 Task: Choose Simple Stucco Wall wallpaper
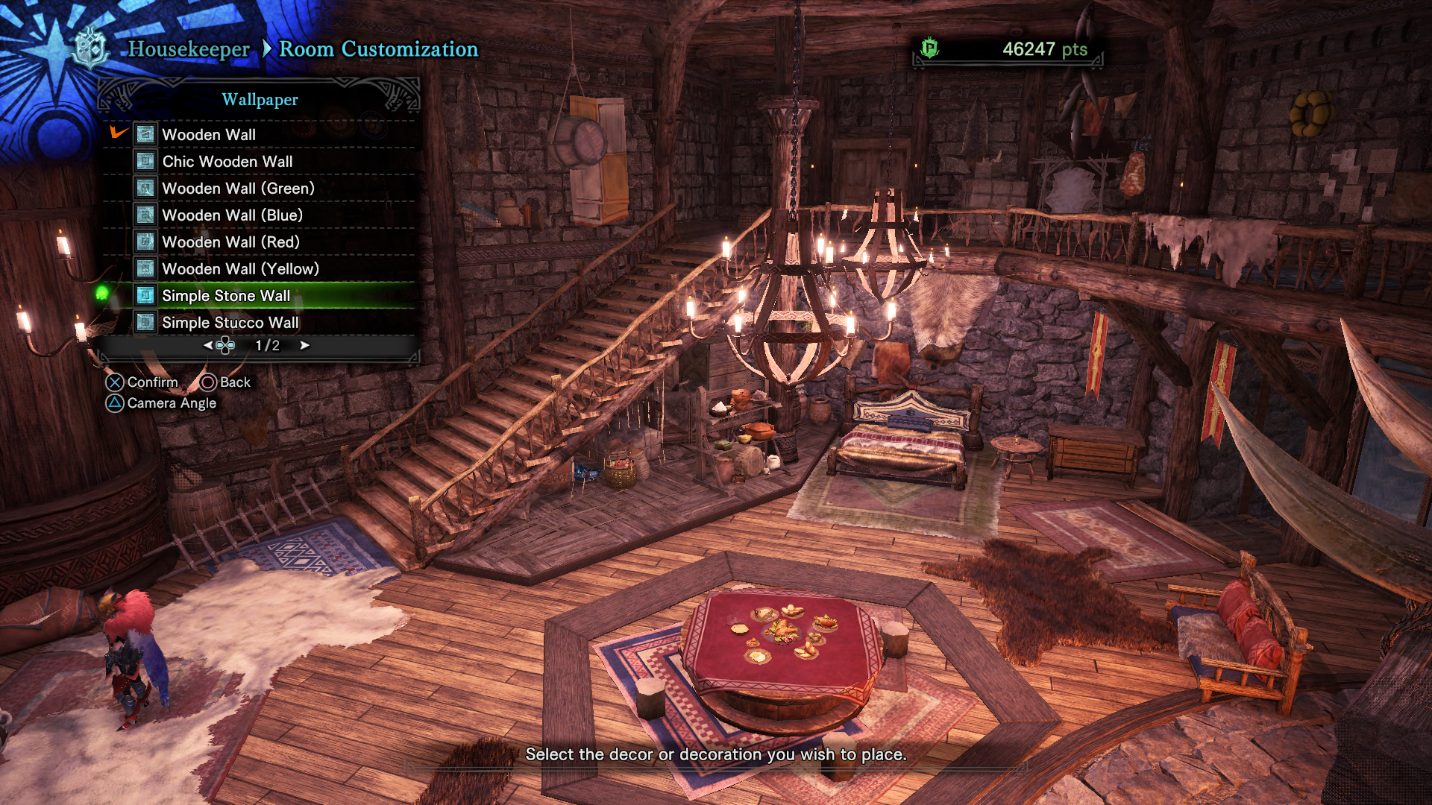pyautogui.click(x=230, y=323)
